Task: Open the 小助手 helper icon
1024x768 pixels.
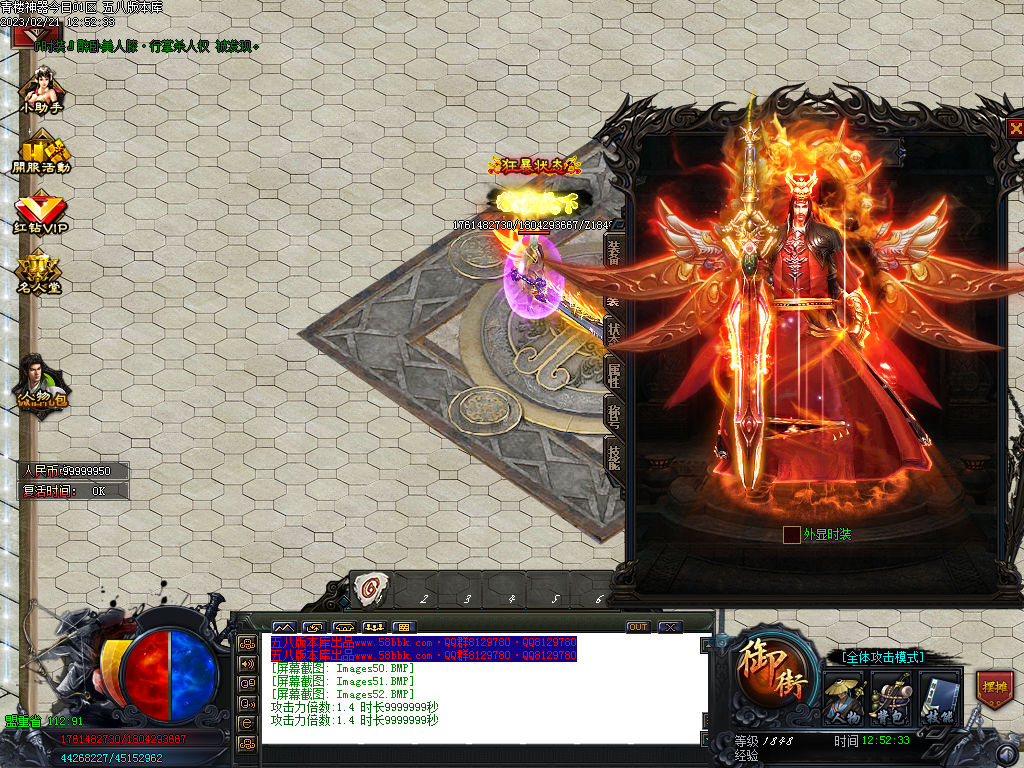Action: pos(41,90)
